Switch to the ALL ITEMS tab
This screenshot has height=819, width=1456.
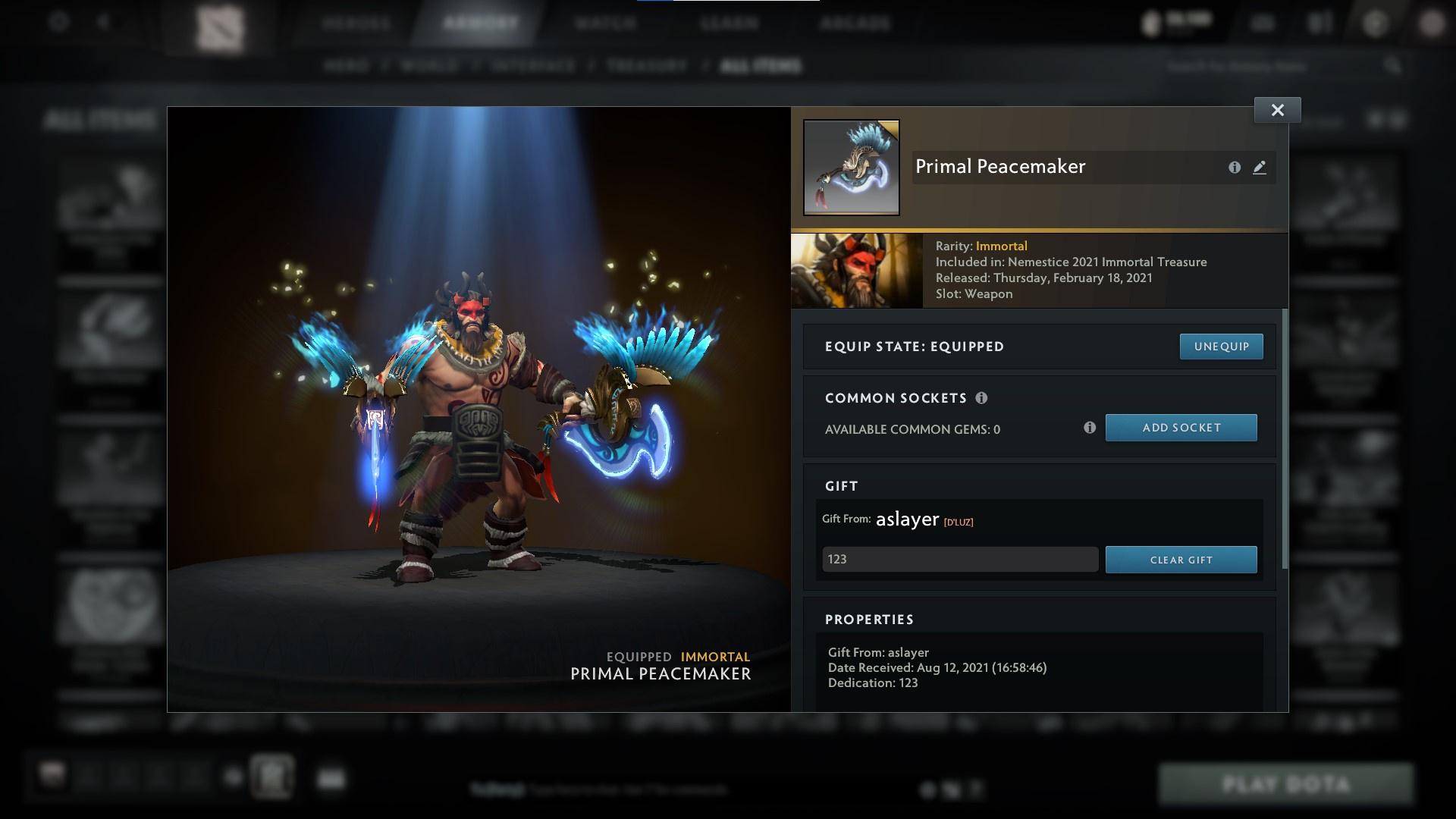[x=761, y=66]
